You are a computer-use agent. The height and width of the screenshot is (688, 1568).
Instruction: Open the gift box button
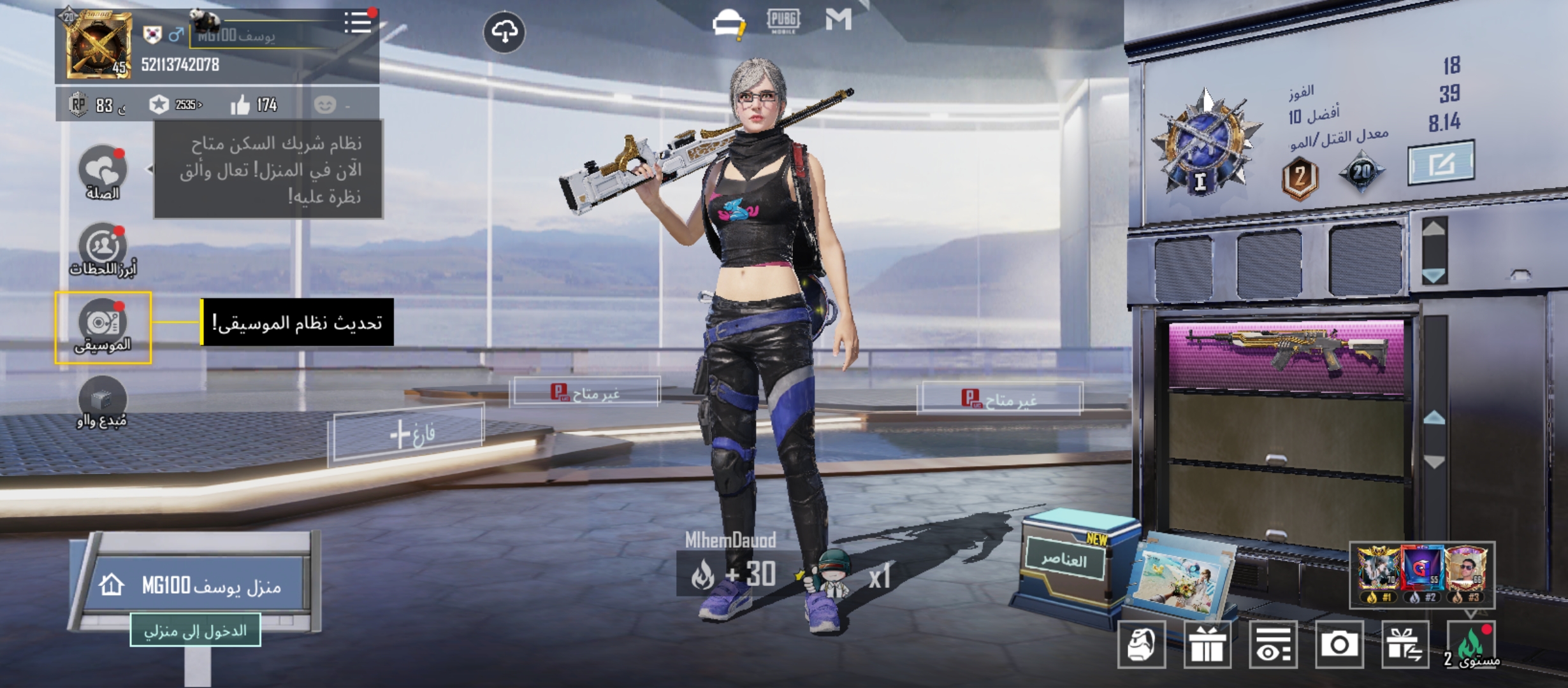pyautogui.click(x=1208, y=645)
